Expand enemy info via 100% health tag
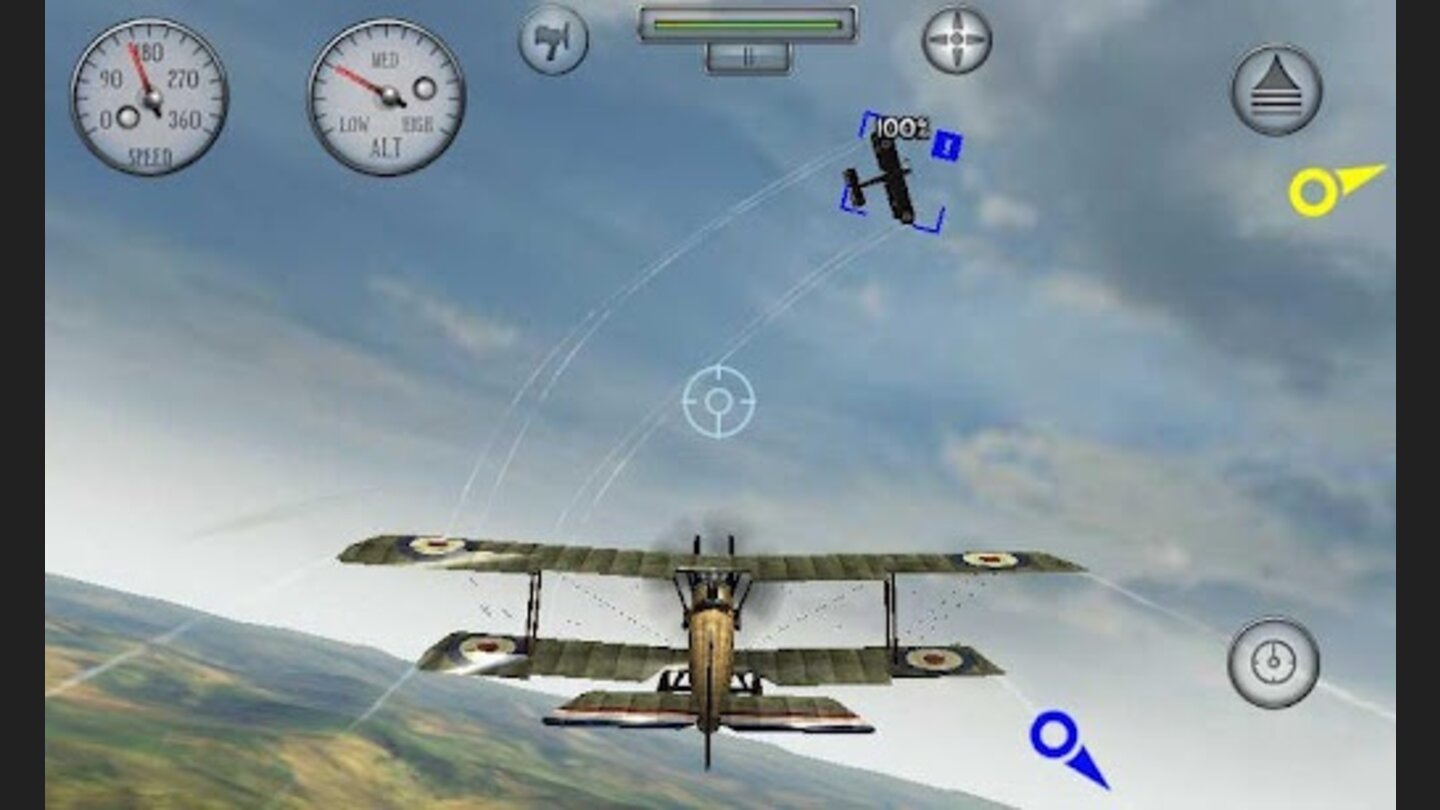The height and width of the screenshot is (810, 1440). (x=900, y=128)
